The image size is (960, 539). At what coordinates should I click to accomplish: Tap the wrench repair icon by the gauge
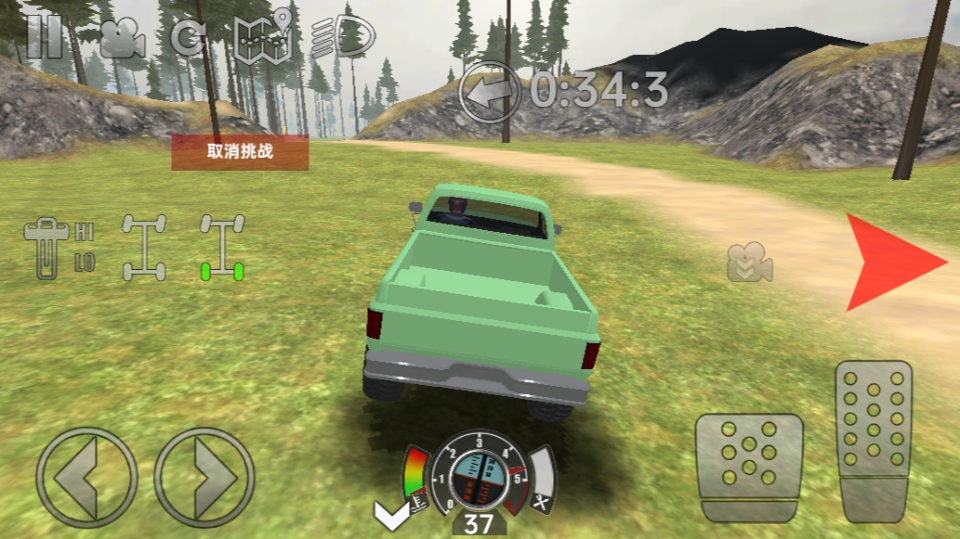pyautogui.click(x=542, y=505)
